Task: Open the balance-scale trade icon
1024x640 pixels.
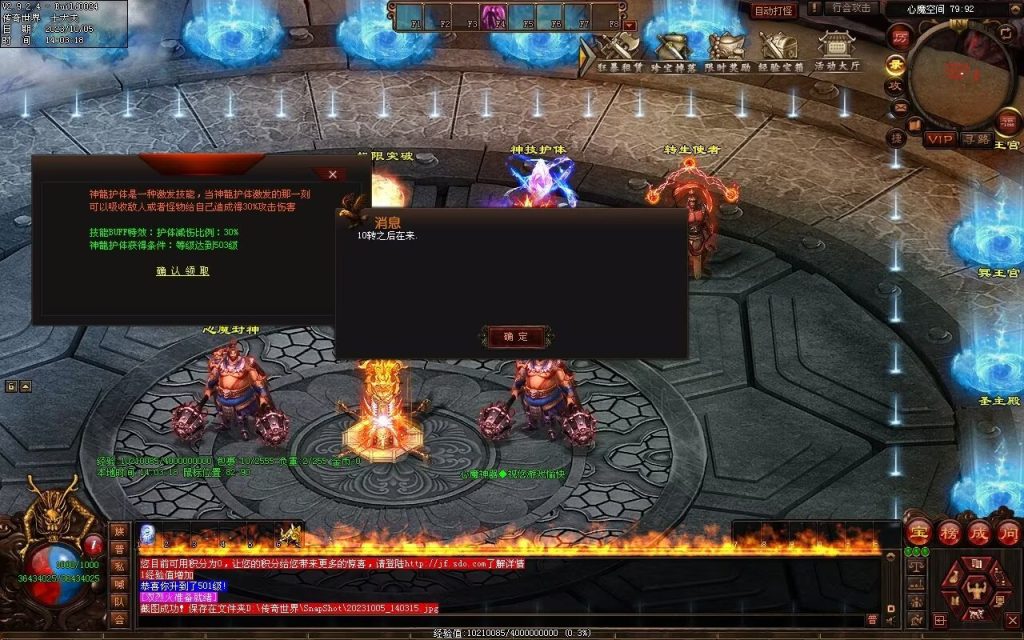Action: pyautogui.click(x=916, y=566)
